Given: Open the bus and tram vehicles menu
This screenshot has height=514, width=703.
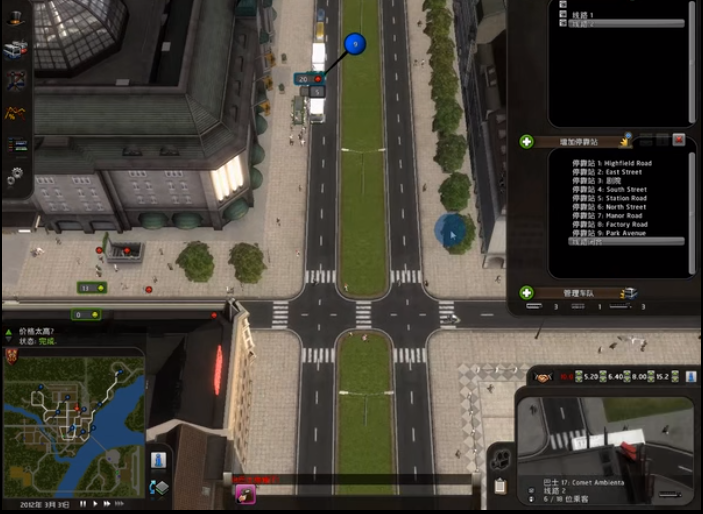Looking at the screenshot, I should [16, 48].
